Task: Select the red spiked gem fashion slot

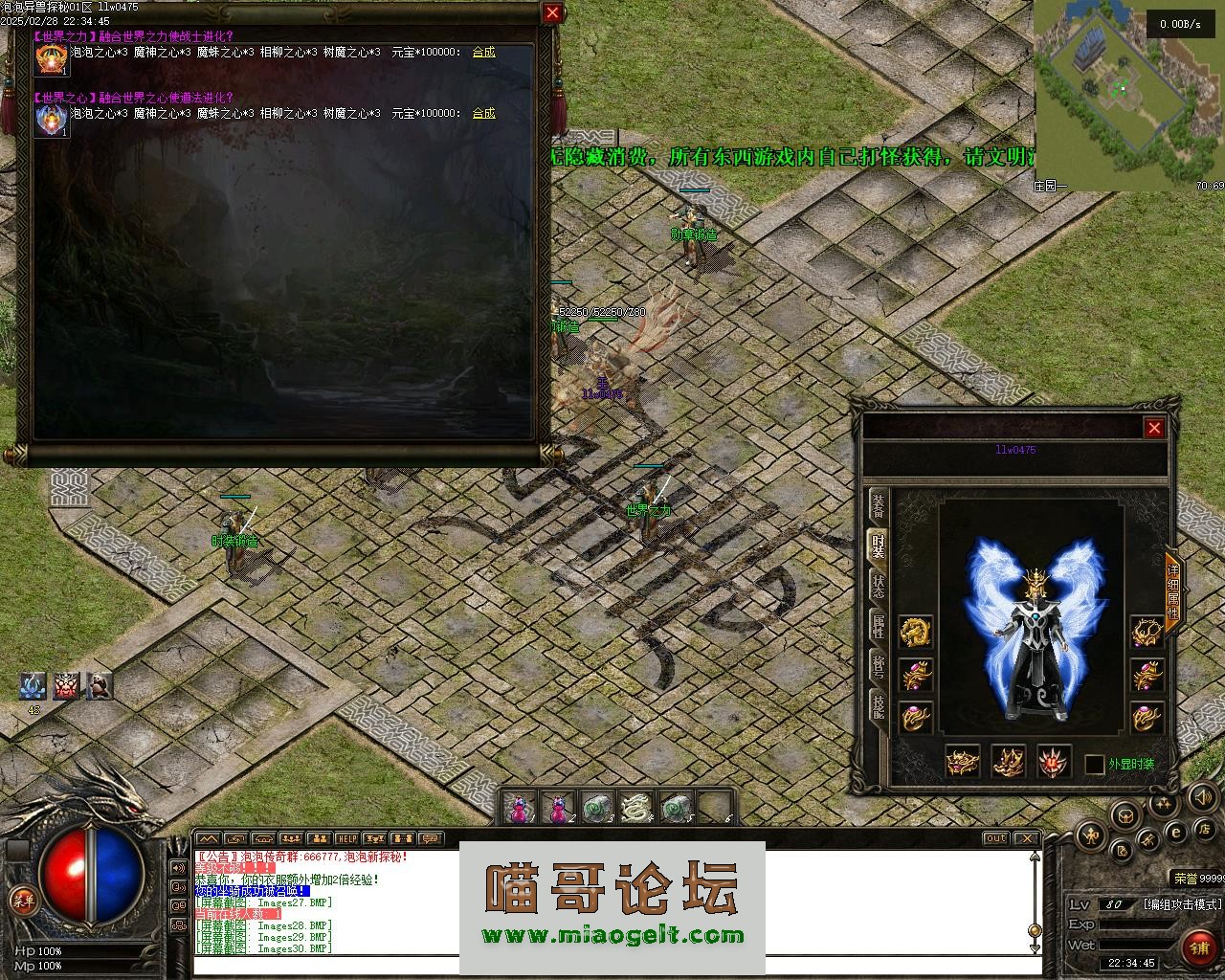Action: pyautogui.click(x=1054, y=763)
